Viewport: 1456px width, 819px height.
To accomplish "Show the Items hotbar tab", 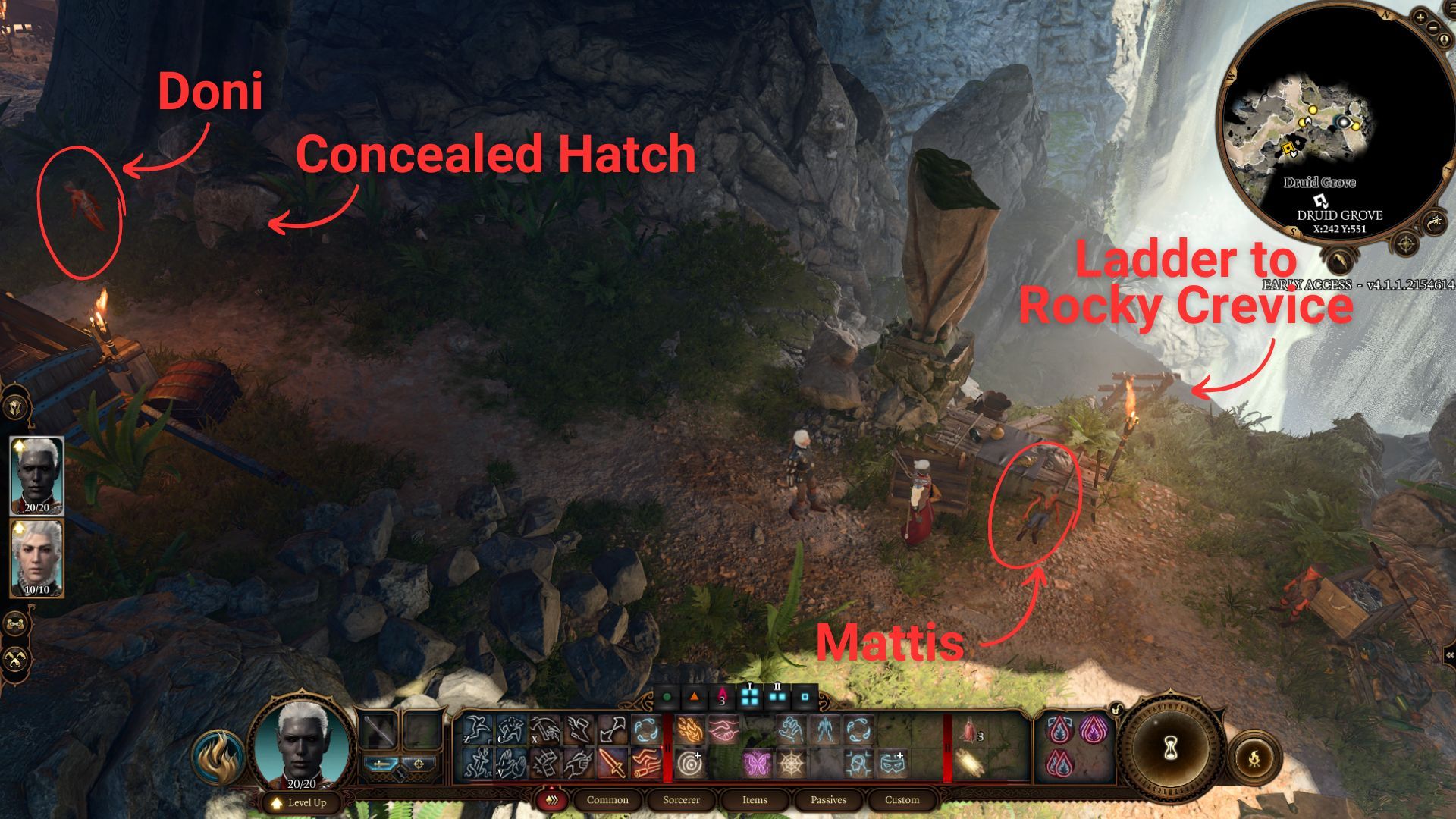I will click(x=755, y=800).
